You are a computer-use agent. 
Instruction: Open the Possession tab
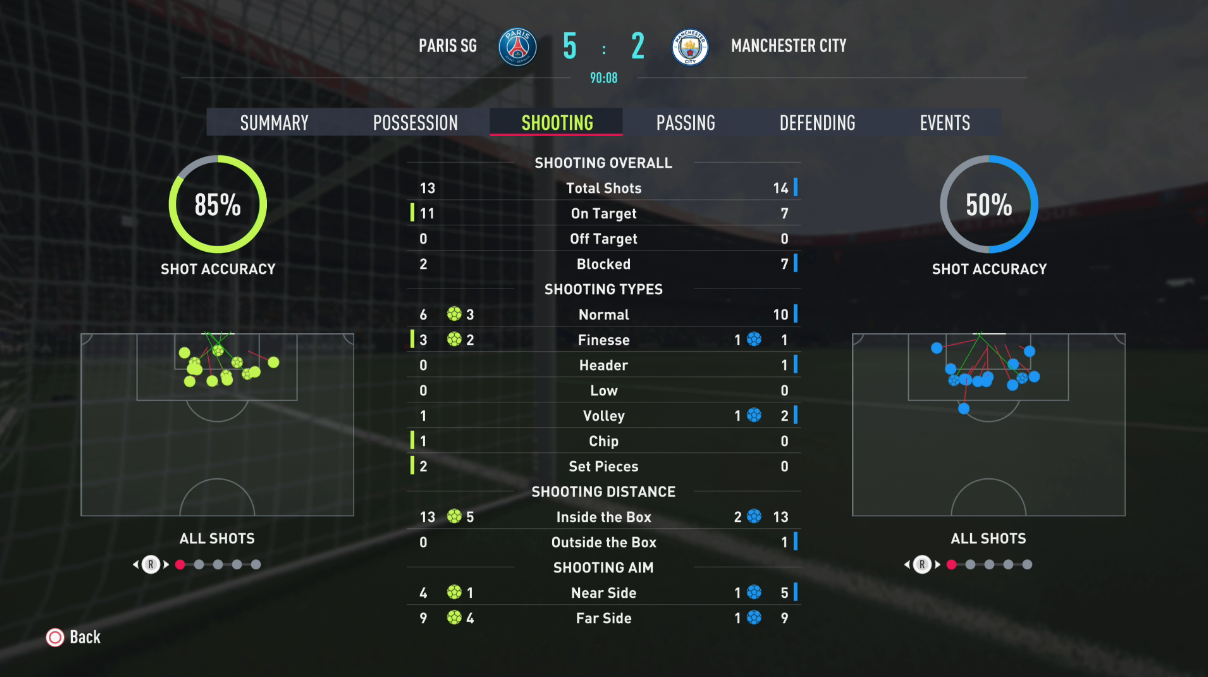[415, 123]
